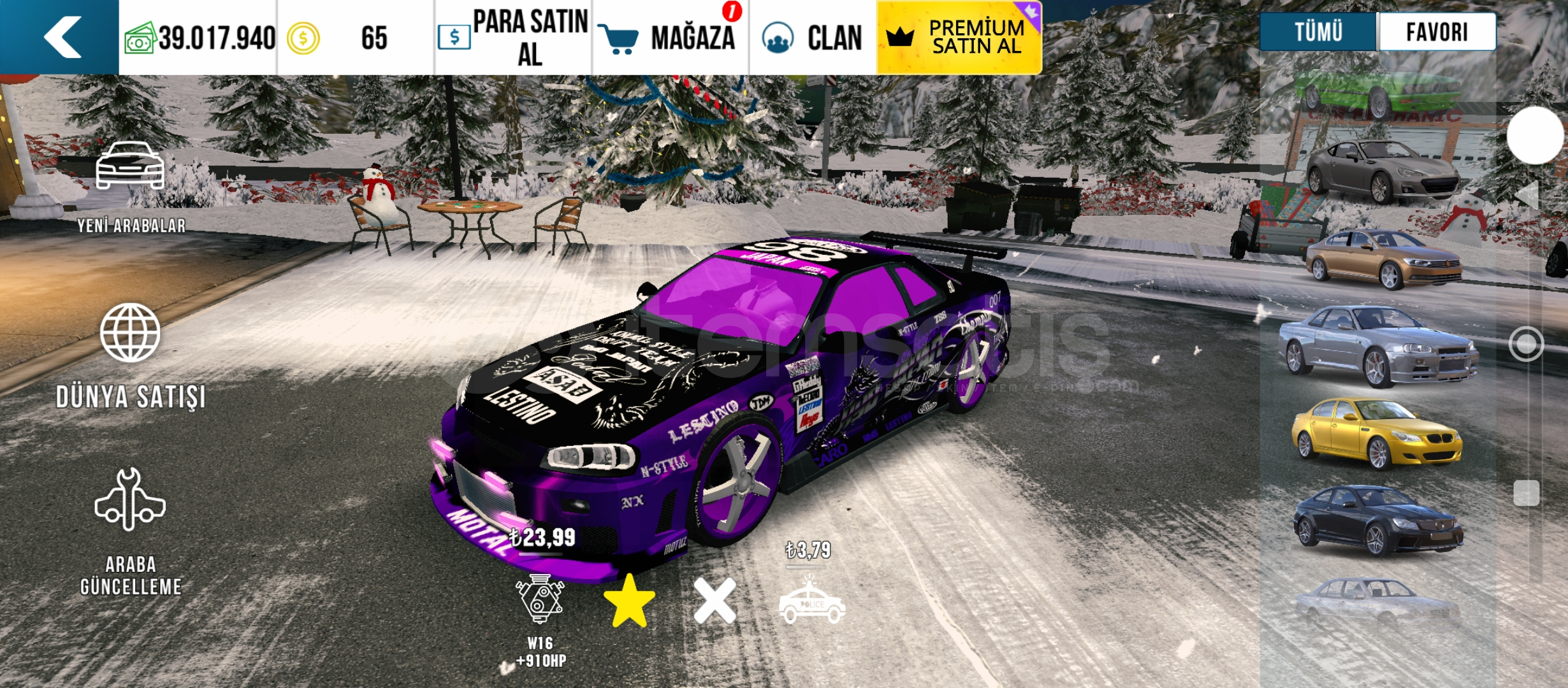The image size is (1568, 688).
Task: Switch to the Favori tab
Action: [x=1437, y=32]
